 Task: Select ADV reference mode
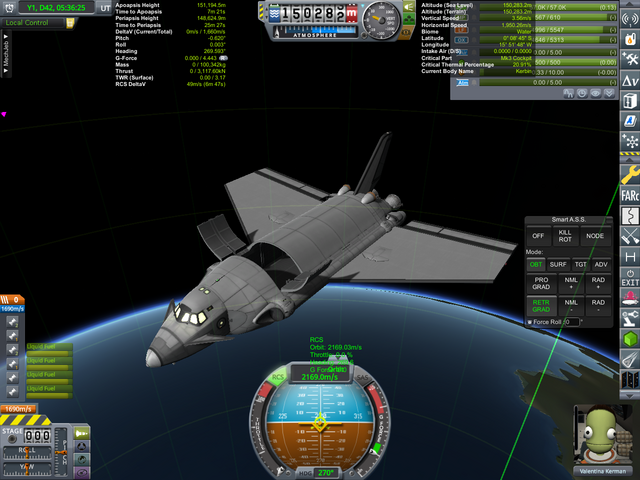[x=601, y=264]
